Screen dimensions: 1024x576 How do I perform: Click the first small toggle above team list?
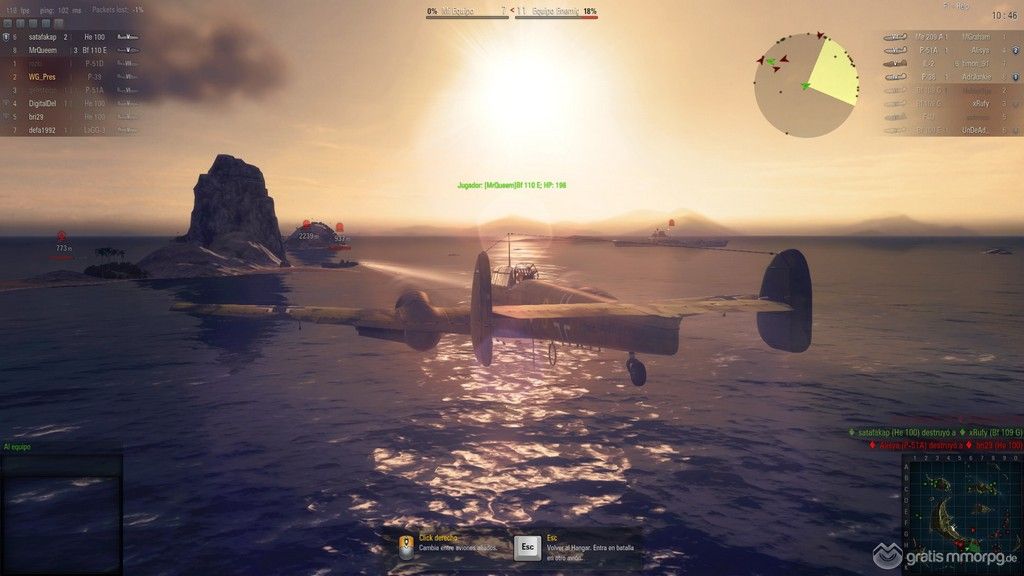(6, 22)
